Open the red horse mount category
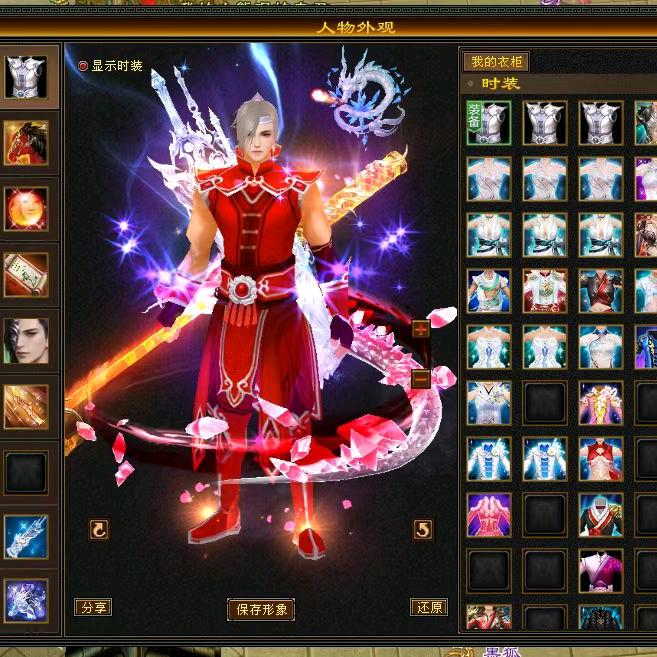This screenshot has width=657, height=657. [26, 142]
